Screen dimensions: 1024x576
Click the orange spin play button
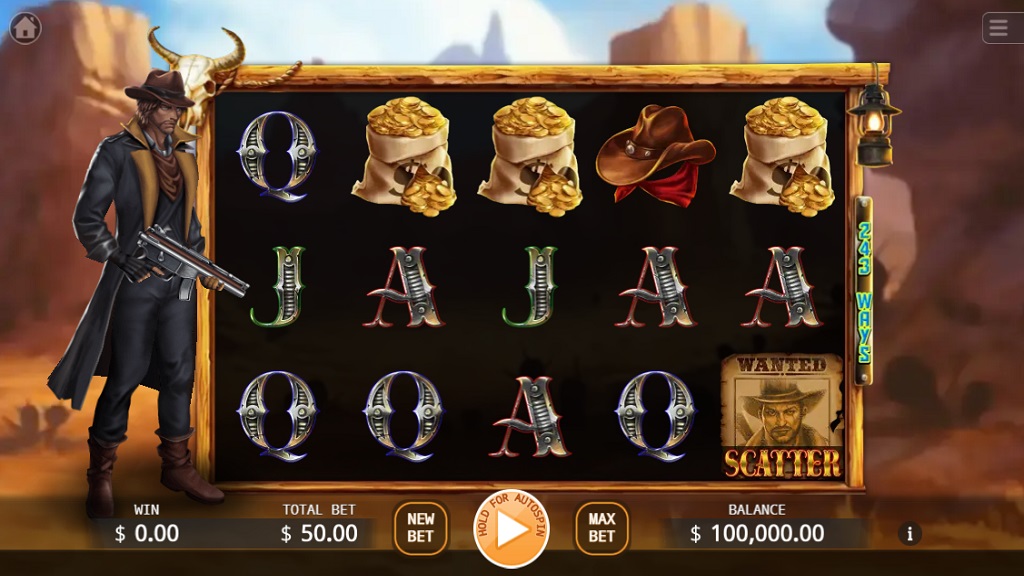coord(511,529)
